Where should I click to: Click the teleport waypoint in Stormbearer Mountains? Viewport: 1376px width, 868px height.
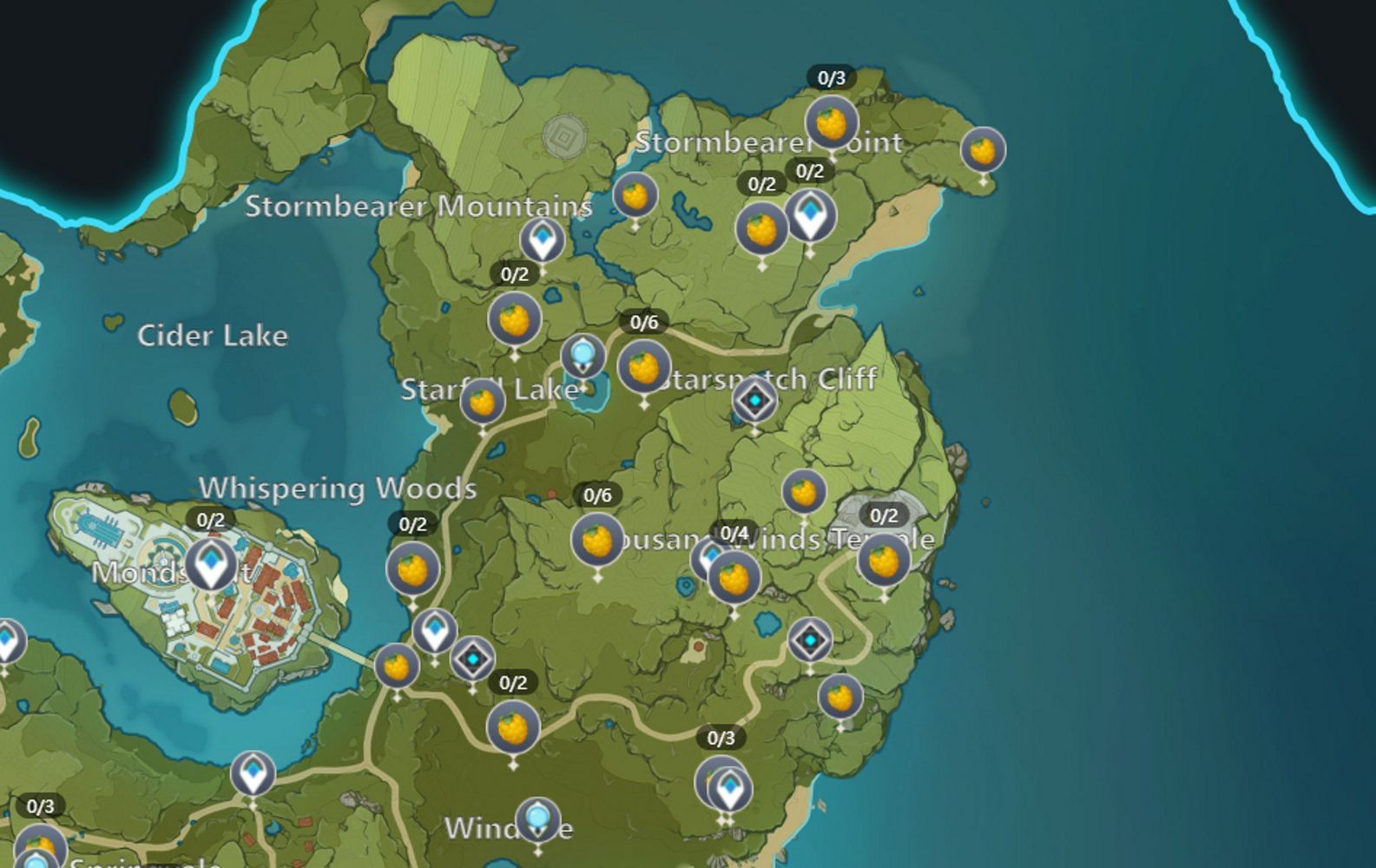pyautogui.click(x=542, y=240)
